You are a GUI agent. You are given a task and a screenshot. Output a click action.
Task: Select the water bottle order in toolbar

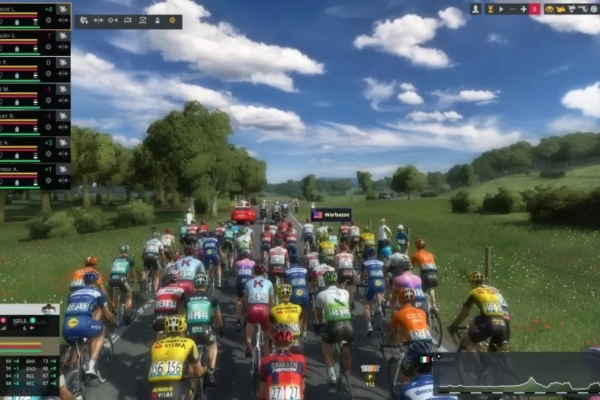(157, 20)
